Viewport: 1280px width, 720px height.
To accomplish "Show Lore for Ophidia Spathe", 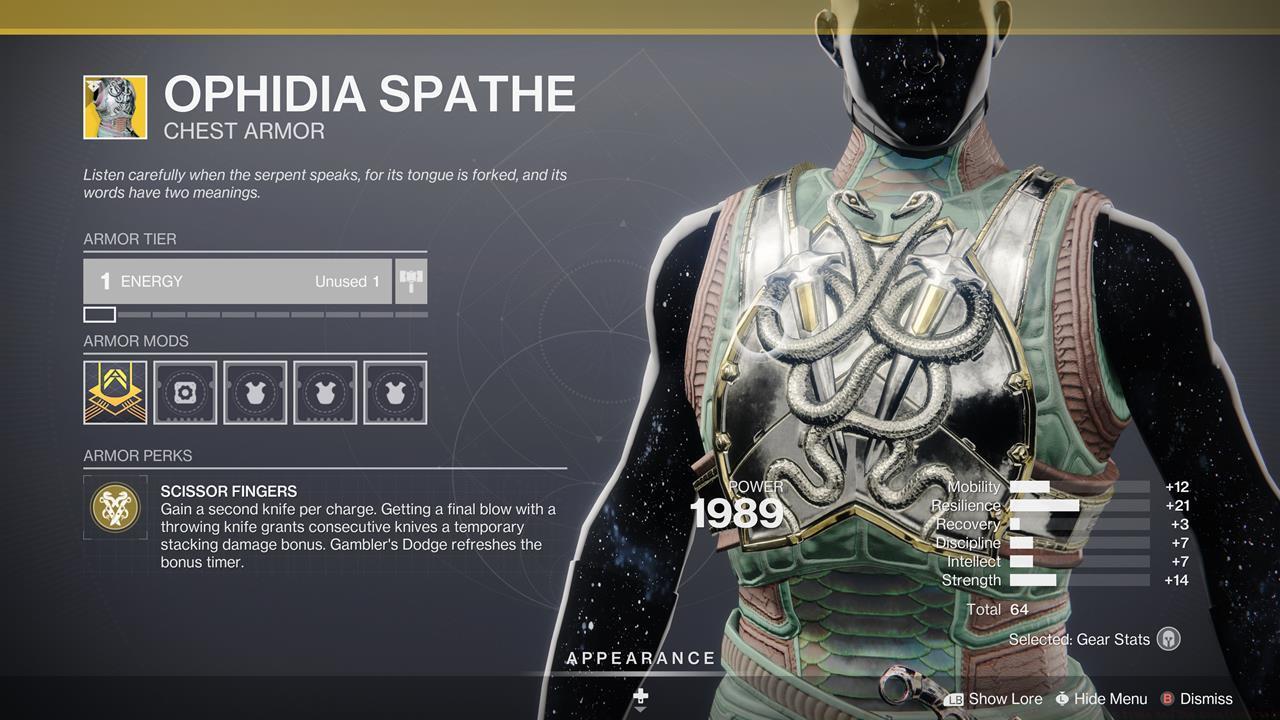I will click(x=1005, y=698).
